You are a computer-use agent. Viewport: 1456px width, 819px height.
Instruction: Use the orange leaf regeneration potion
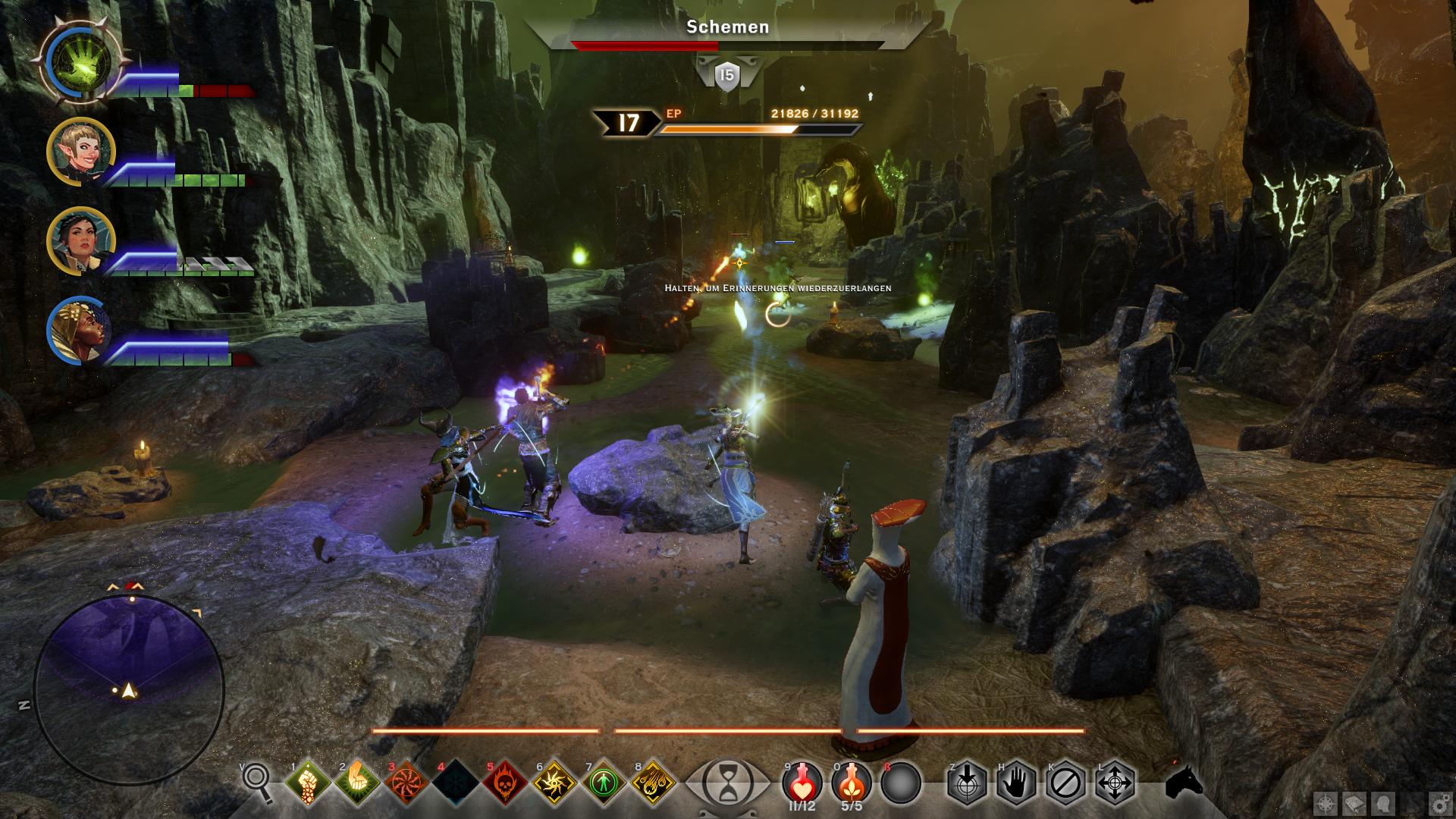click(x=852, y=781)
